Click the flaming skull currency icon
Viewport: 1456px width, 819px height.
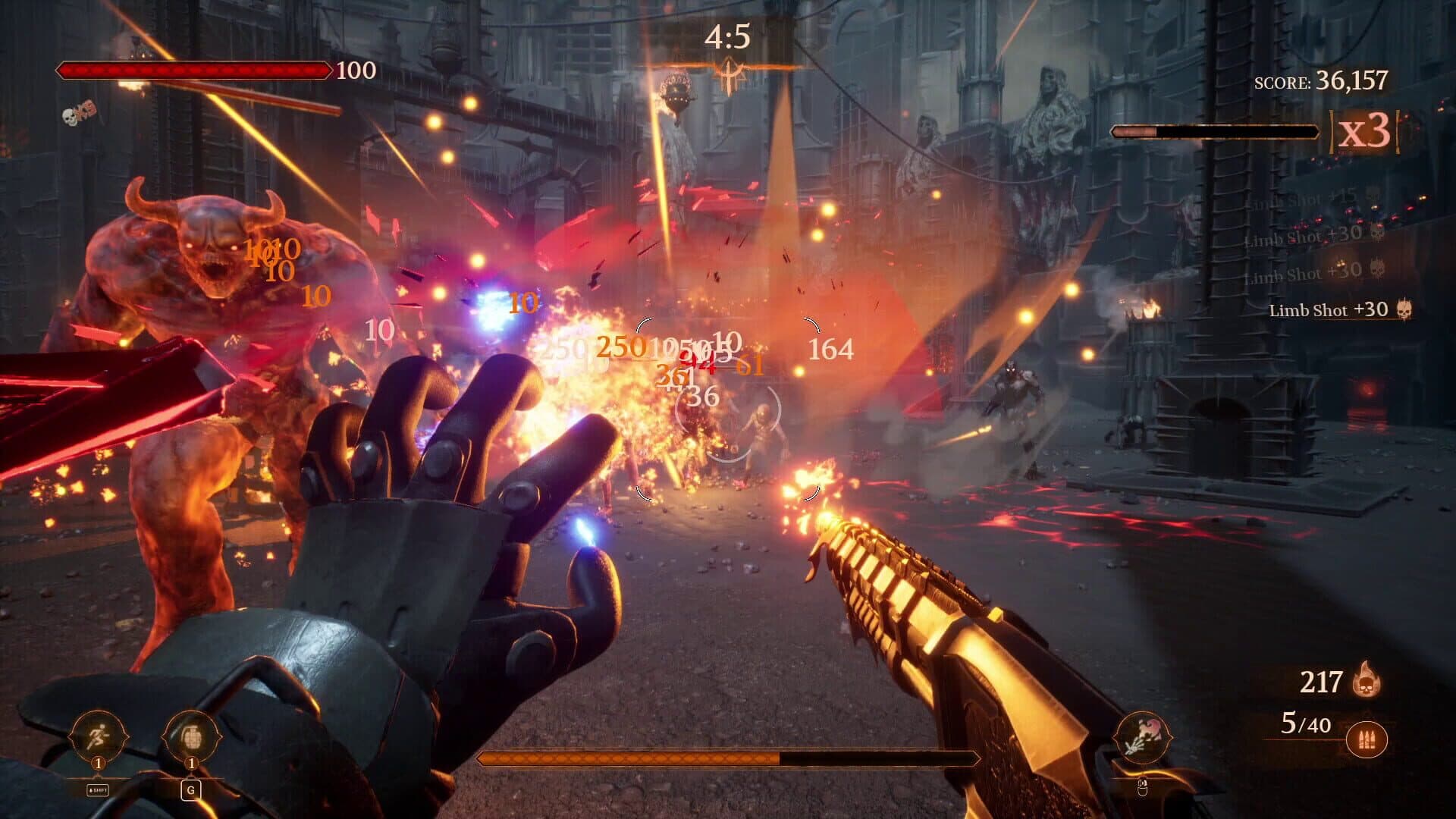coord(1367,679)
